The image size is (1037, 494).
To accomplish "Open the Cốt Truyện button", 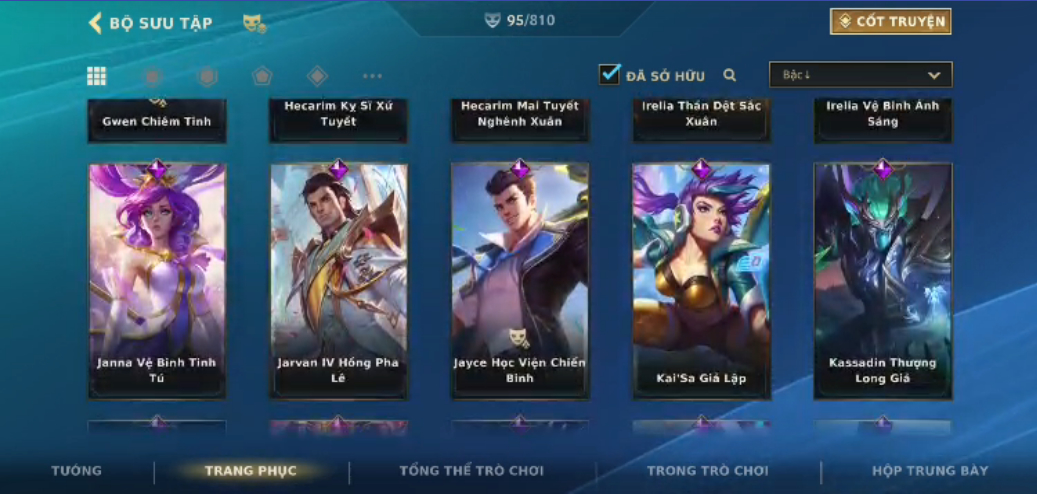I will pos(890,21).
